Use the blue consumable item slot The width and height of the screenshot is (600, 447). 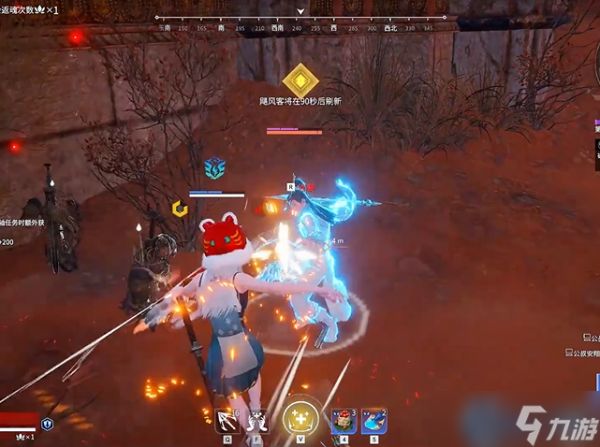[x=374, y=420]
